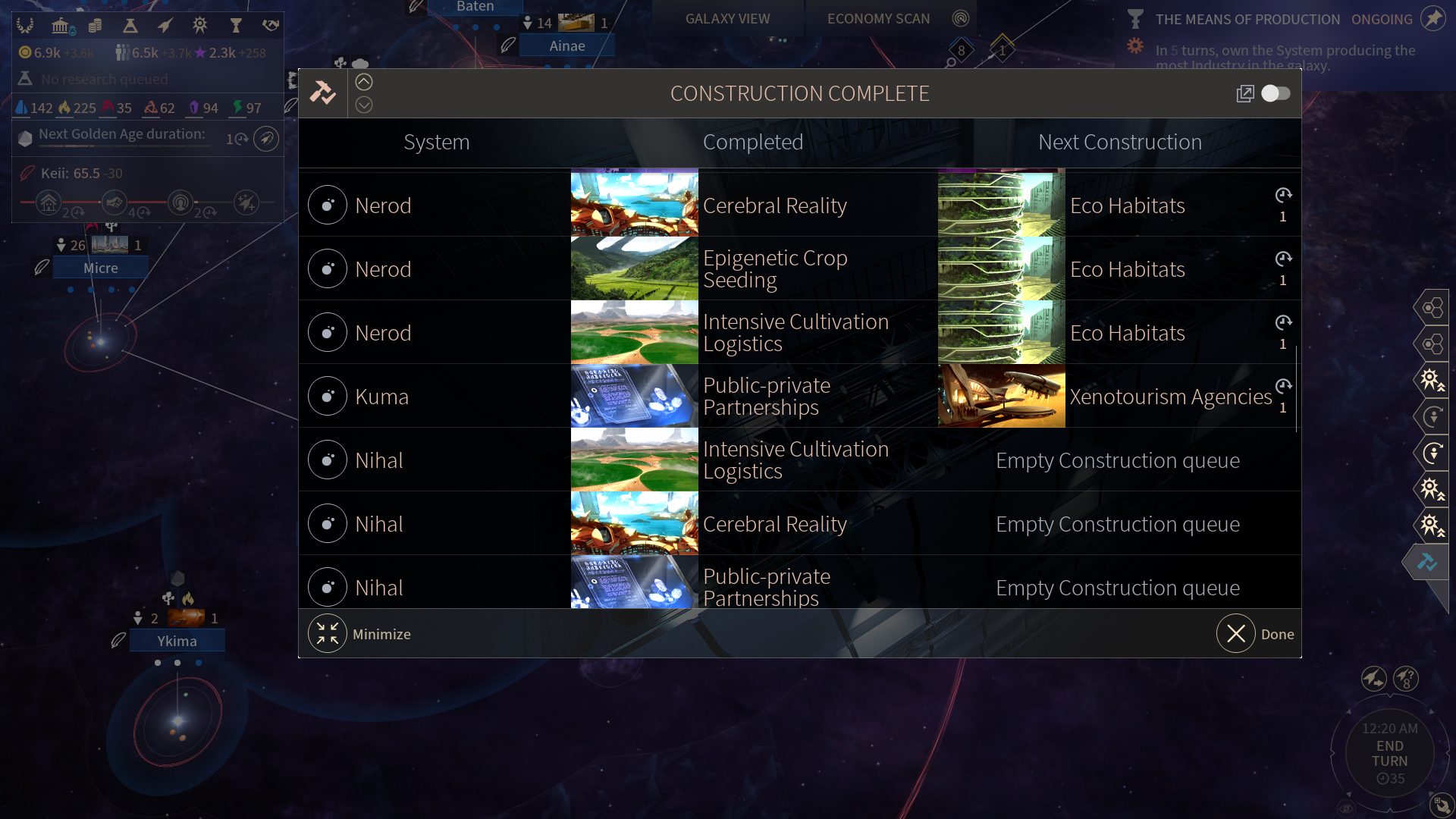Screen dimensions: 1456x819
Task: Open the Means of Production quest tracker
Action: 1247,20
